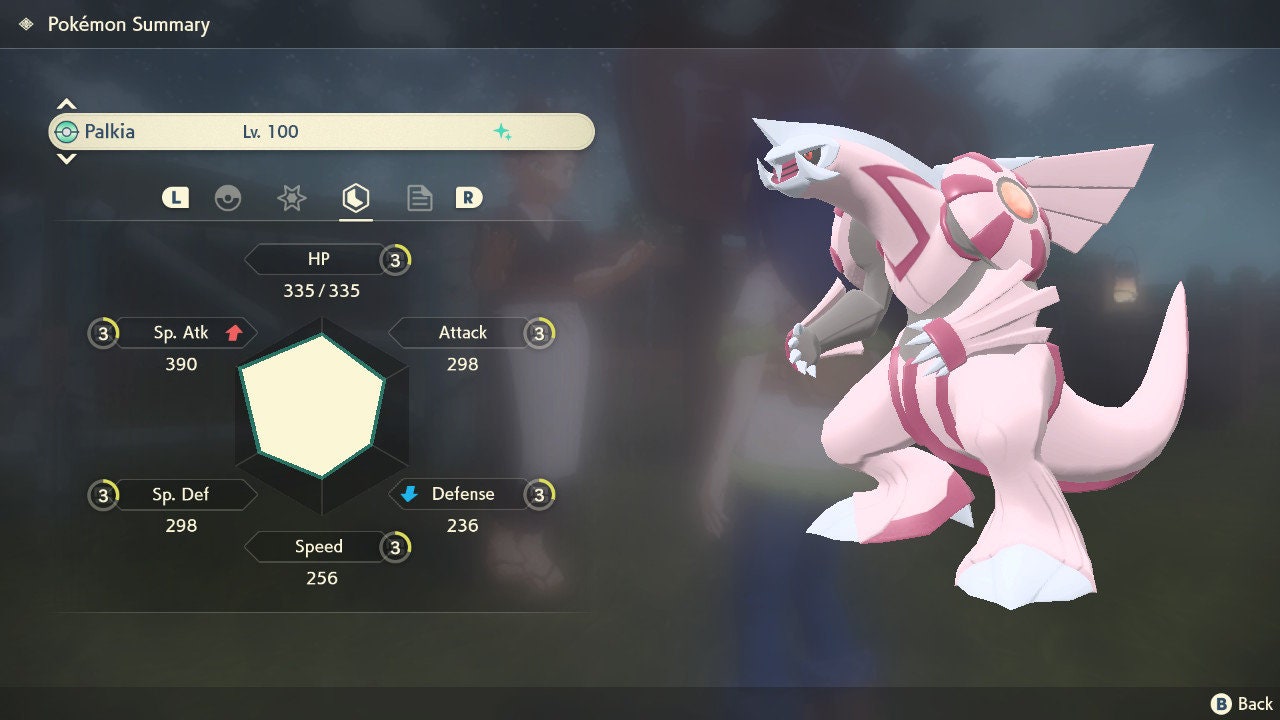Switch to the Poké Ball general info tab
Screen dimensions: 1280x720
(x=228, y=198)
